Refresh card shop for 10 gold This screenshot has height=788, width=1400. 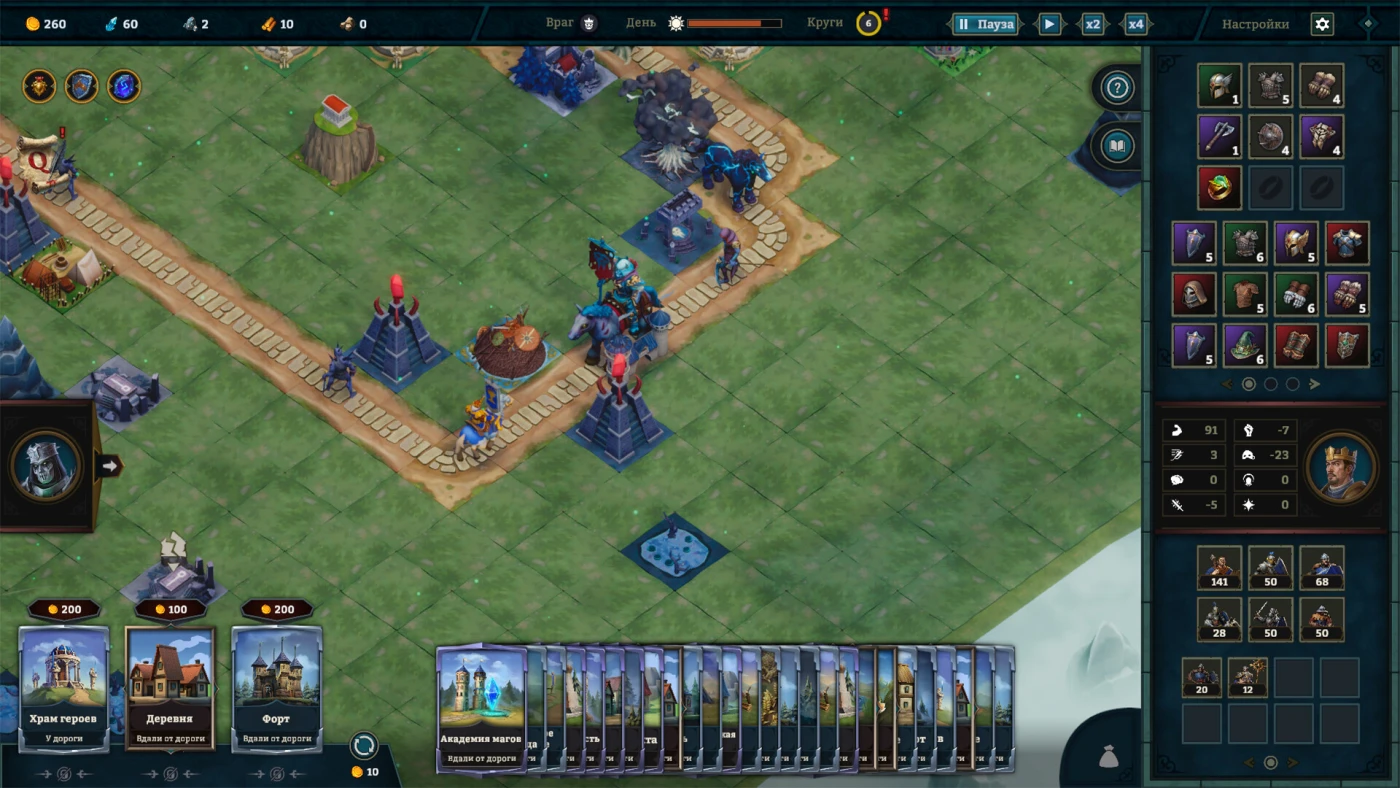[364, 746]
